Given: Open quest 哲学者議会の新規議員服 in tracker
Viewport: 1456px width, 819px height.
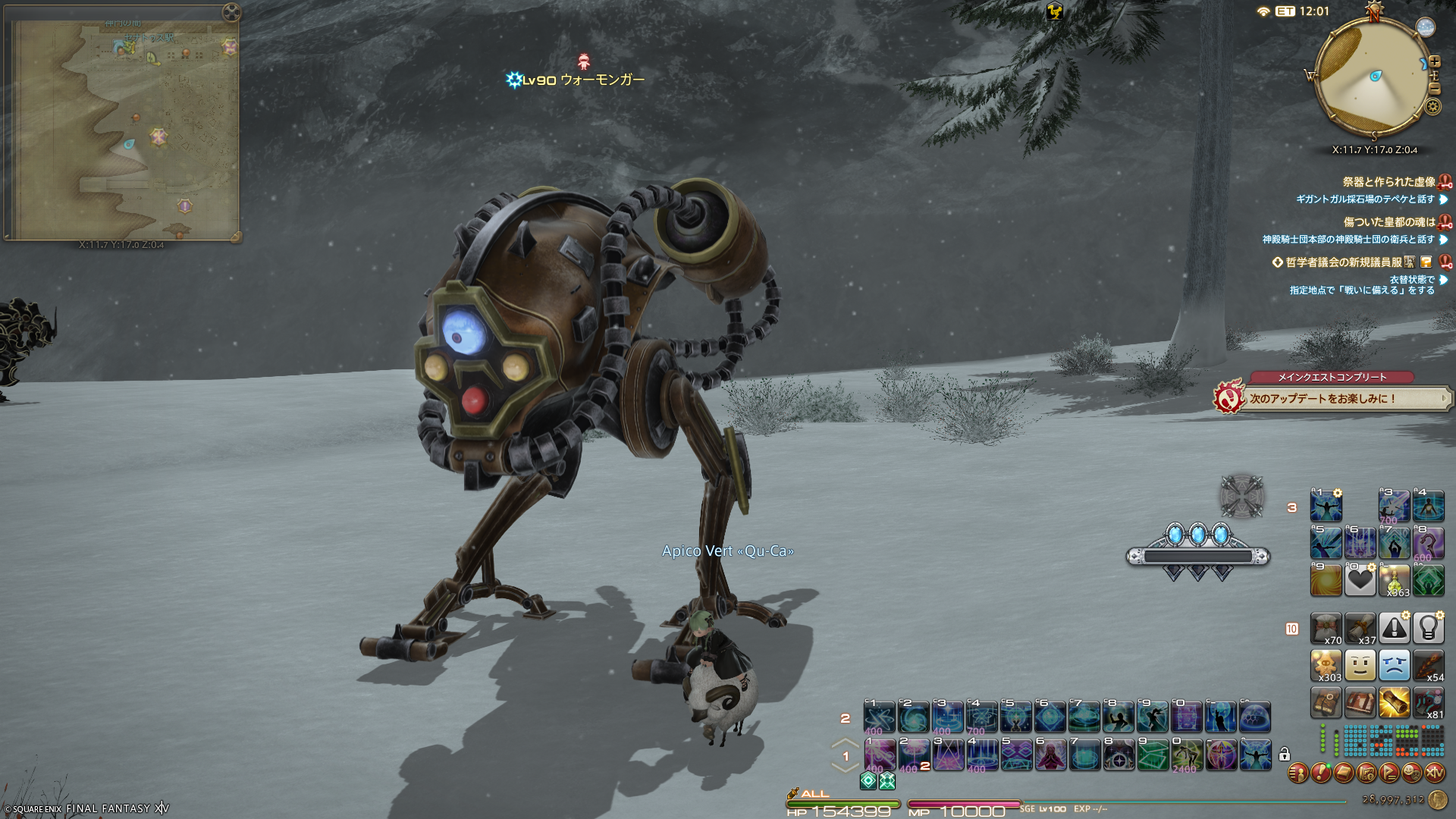Looking at the screenshot, I should click(1343, 262).
